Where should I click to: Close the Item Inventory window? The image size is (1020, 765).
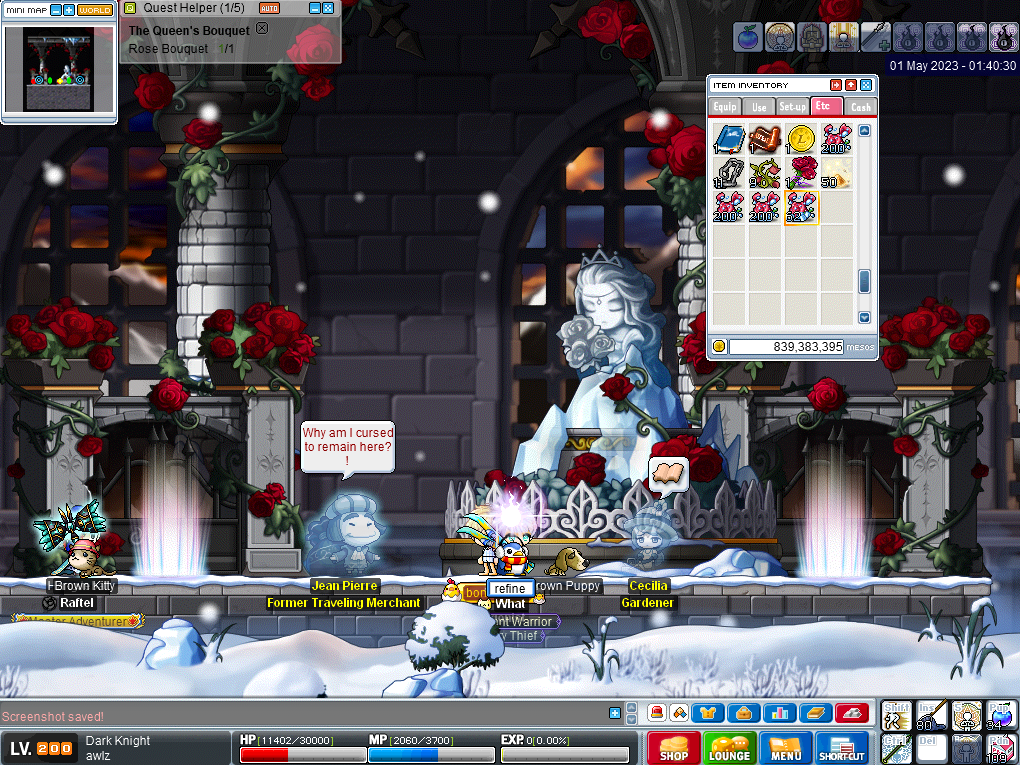(865, 85)
